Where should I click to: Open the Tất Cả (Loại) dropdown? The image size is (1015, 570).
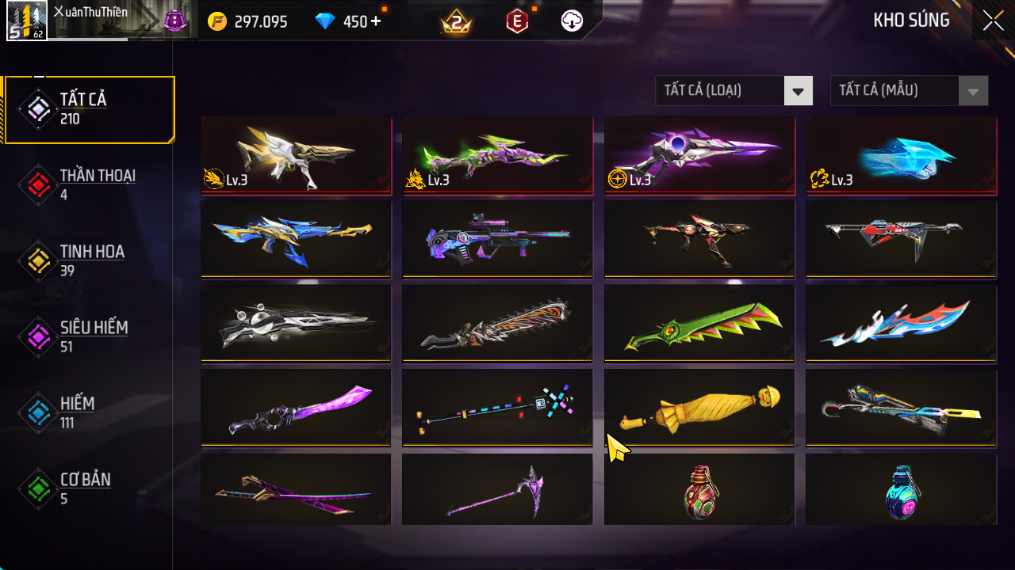tap(734, 91)
